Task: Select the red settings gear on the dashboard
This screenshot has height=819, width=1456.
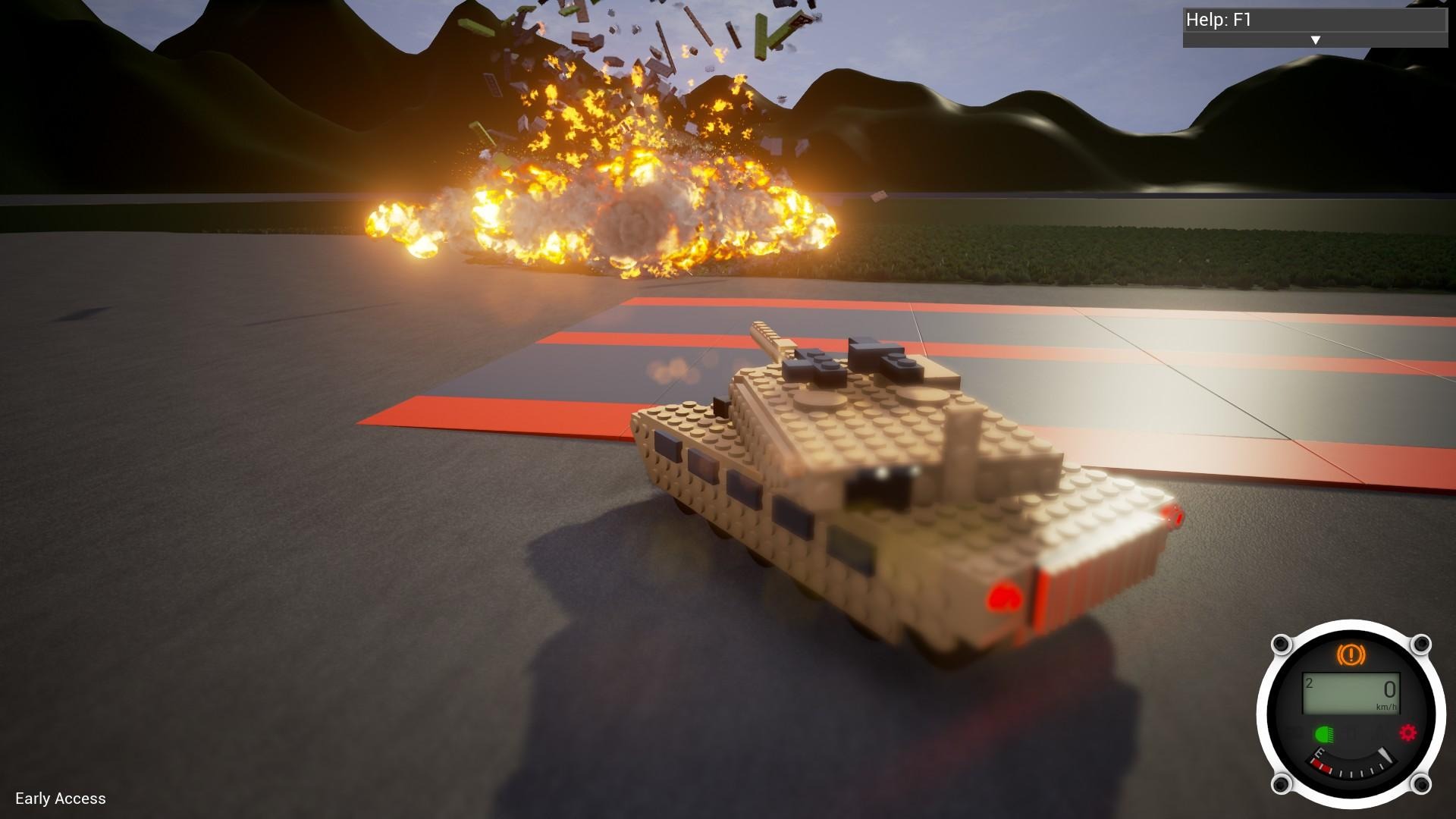Action: [x=1407, y=732]
